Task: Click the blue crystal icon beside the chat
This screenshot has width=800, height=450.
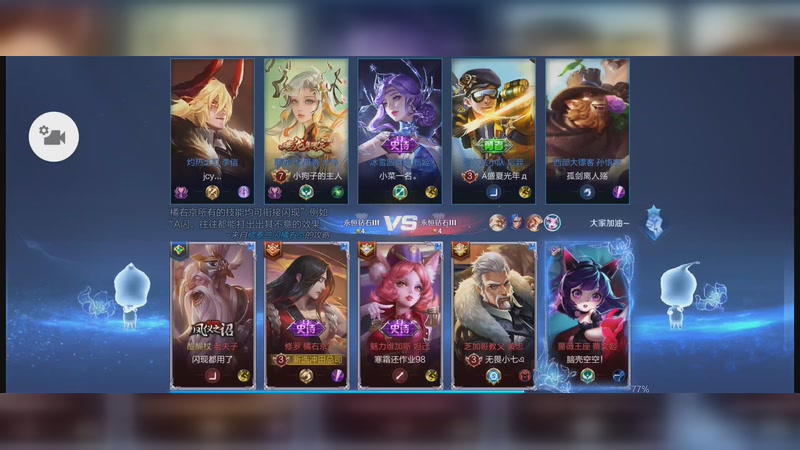Action: [x=654, y=222]
